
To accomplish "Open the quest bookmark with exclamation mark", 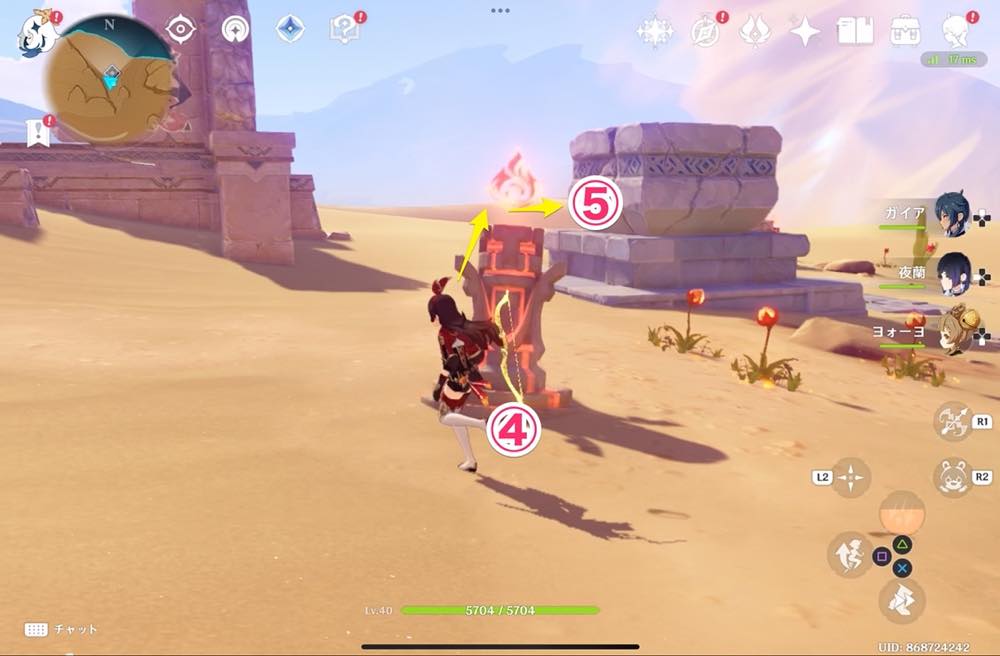I will point(39,131).
